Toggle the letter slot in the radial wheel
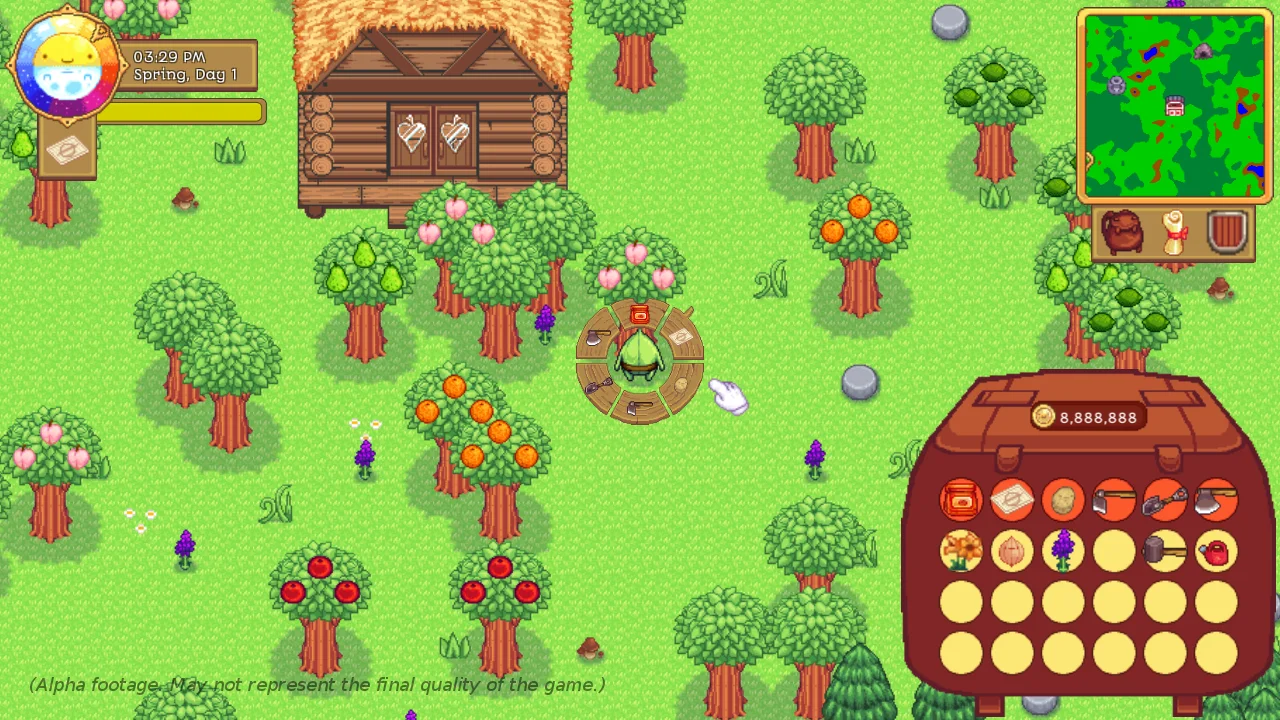Viewport: 1280px width, 720px height. (x=682, y=336)
